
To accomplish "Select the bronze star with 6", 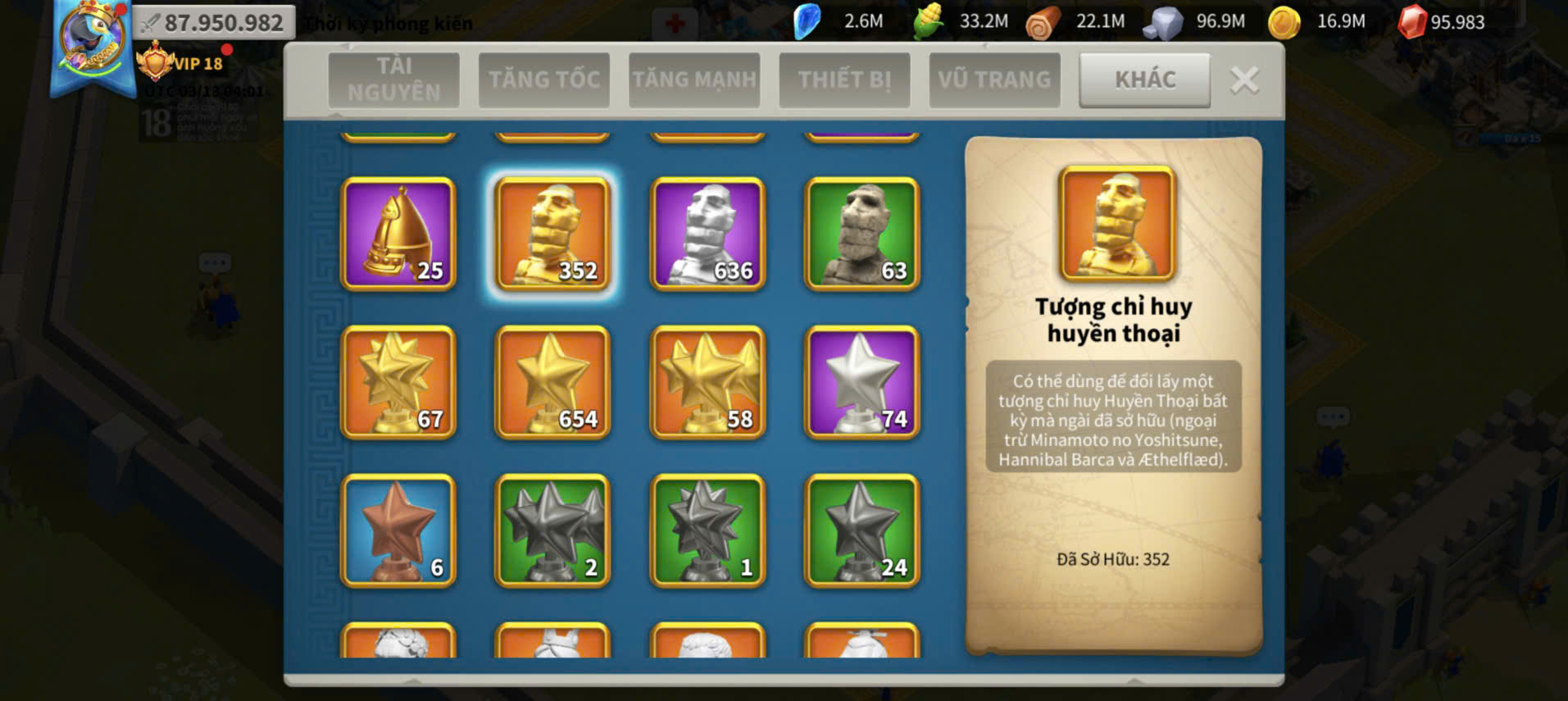I will point(398,530).
